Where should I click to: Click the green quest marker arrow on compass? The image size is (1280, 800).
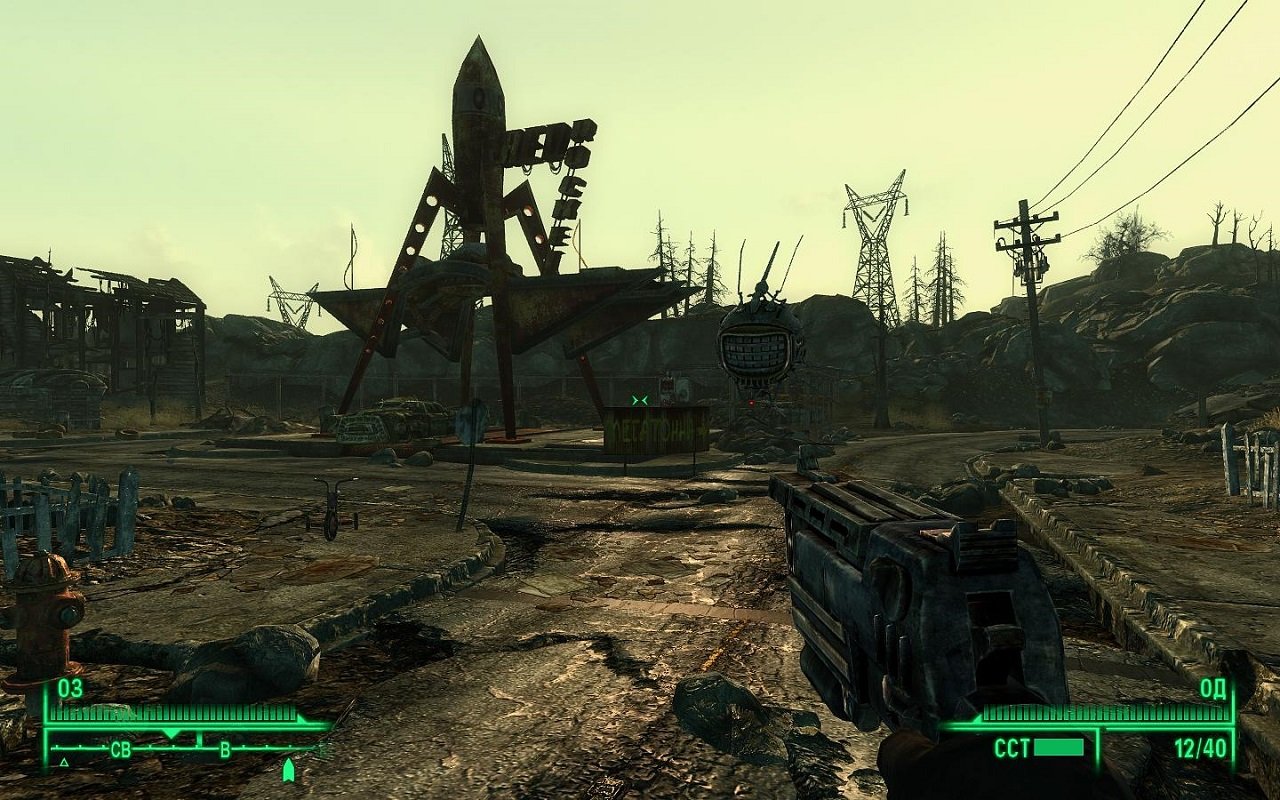pyautogui.click(x=288, y=770)
